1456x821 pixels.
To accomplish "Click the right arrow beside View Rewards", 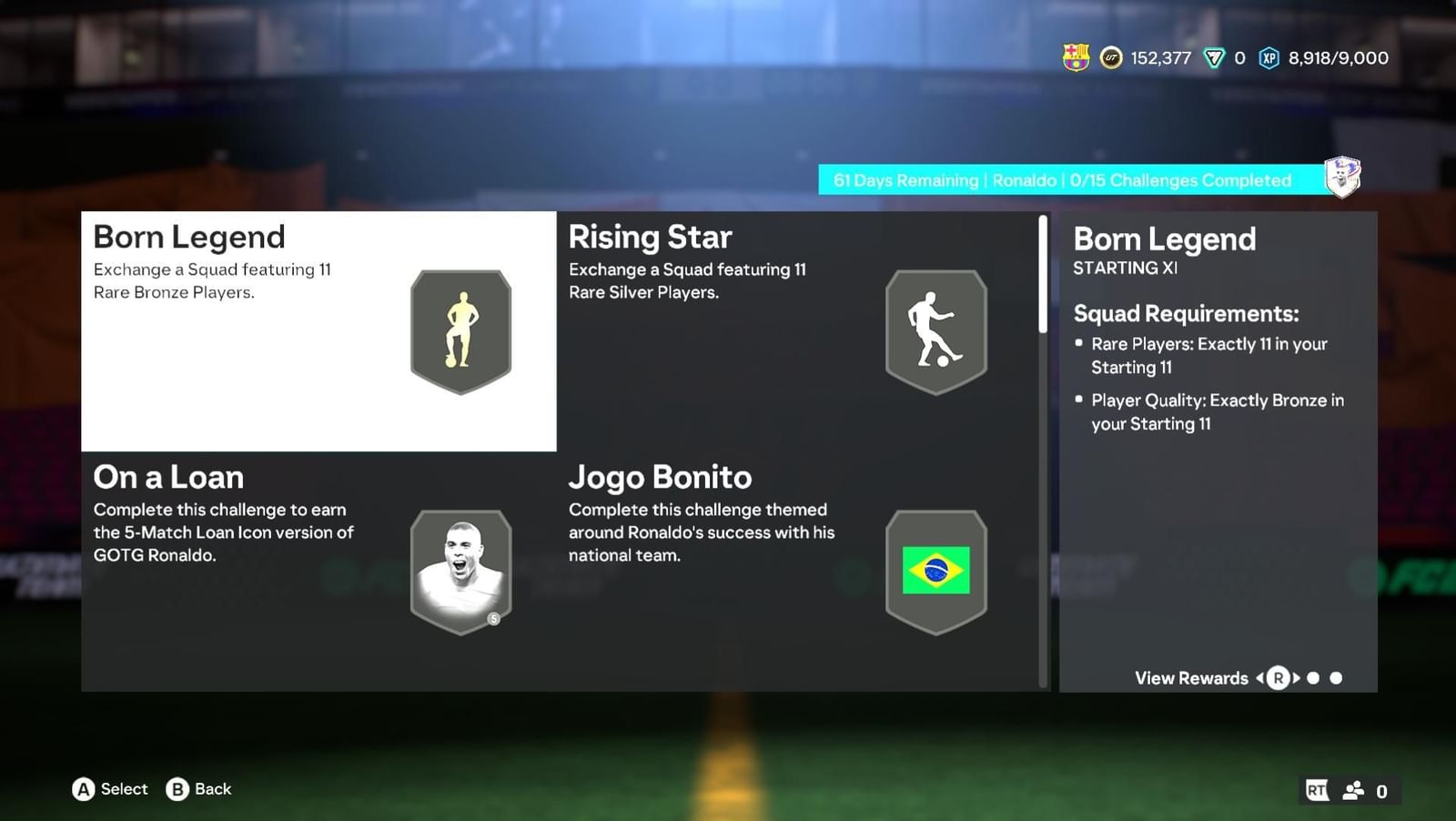I will click(x=1296, y=678).
